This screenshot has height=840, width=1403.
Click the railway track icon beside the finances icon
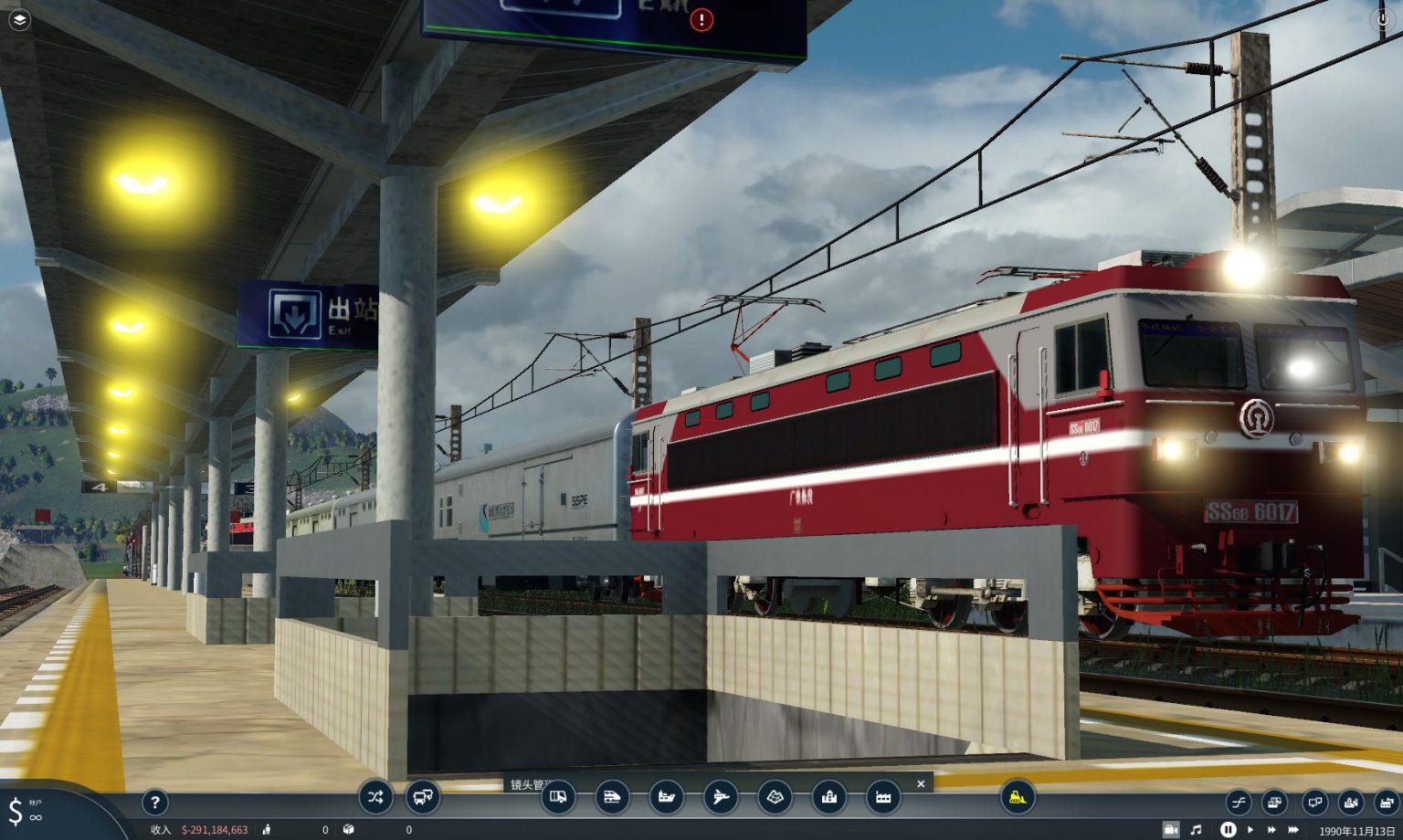(1275, 802)
